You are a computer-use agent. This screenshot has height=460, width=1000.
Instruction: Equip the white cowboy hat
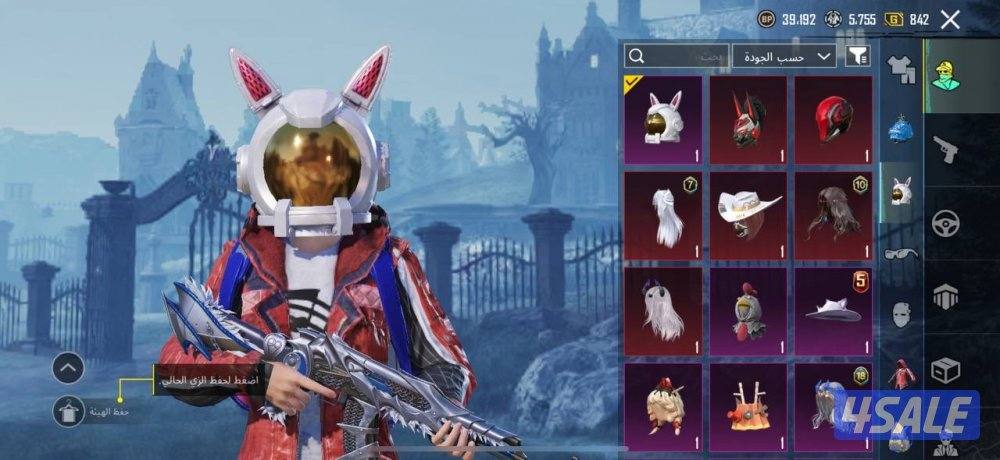click(x=750, y=213)
